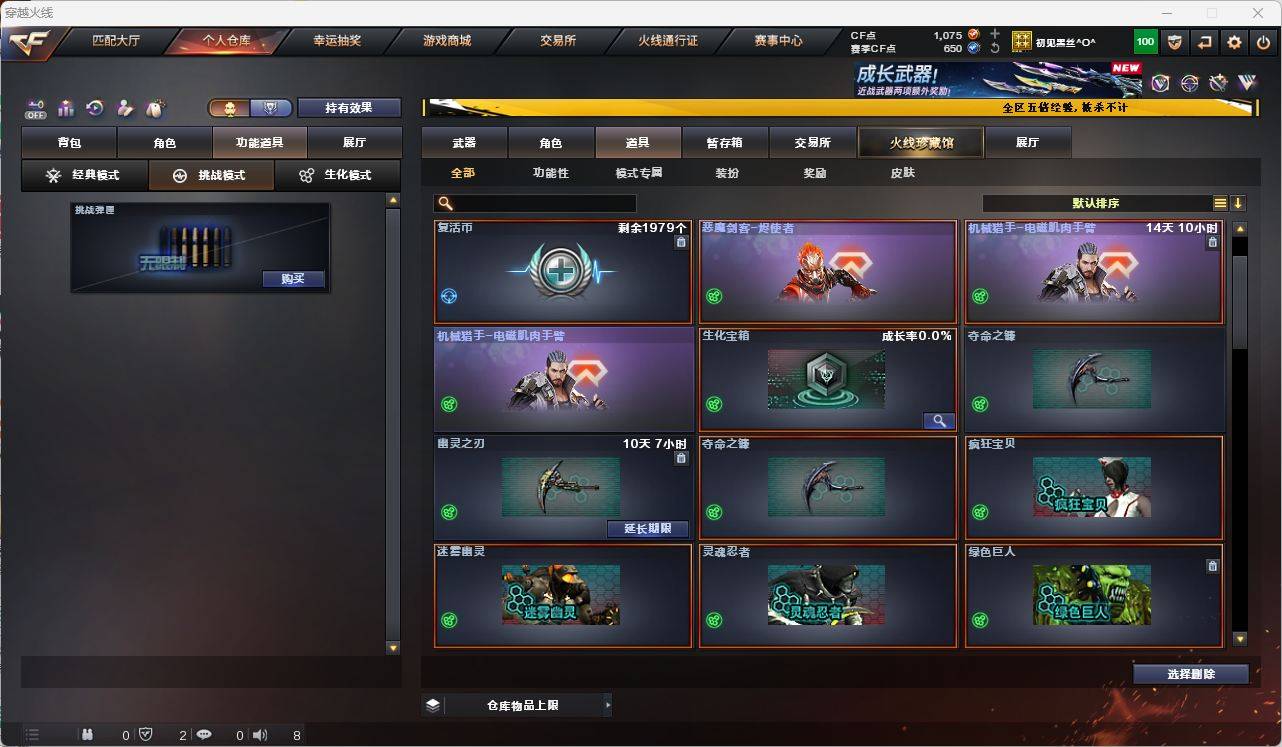Click the OFF toggle icon above 背包
Viewport: 1282px width, 747px height.
[36, 106]
